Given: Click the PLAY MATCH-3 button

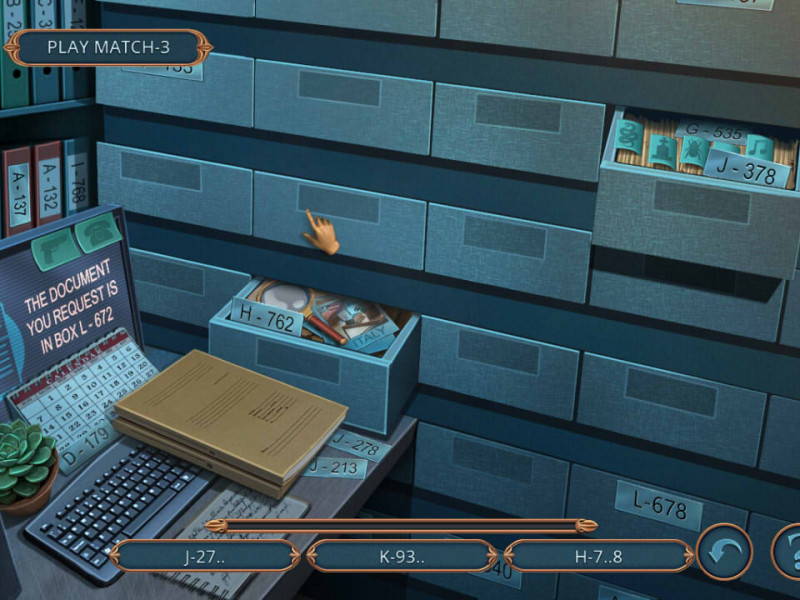Looking at the screenshot, I should coord(108,47).
